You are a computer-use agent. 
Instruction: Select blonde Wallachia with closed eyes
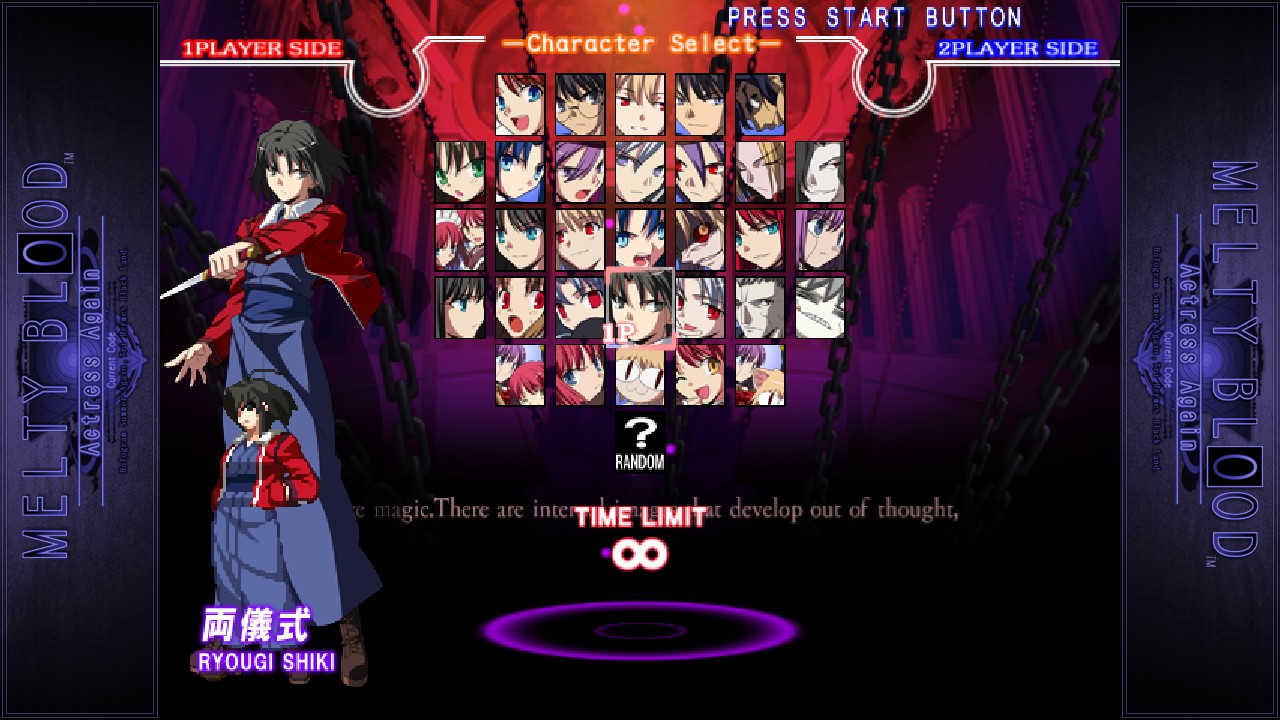760,172
